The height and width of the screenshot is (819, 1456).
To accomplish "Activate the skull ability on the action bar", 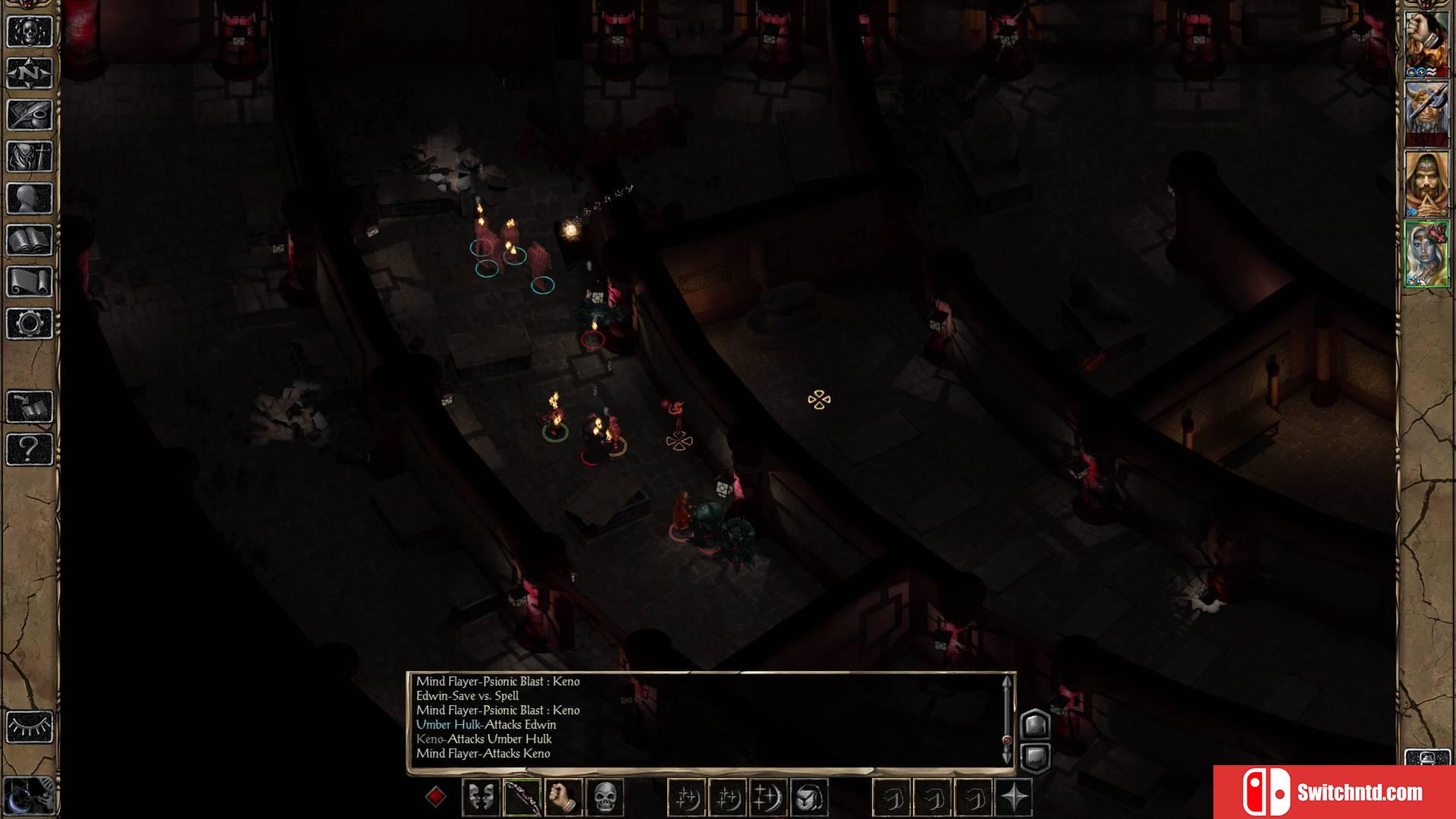I will [604, 797].
